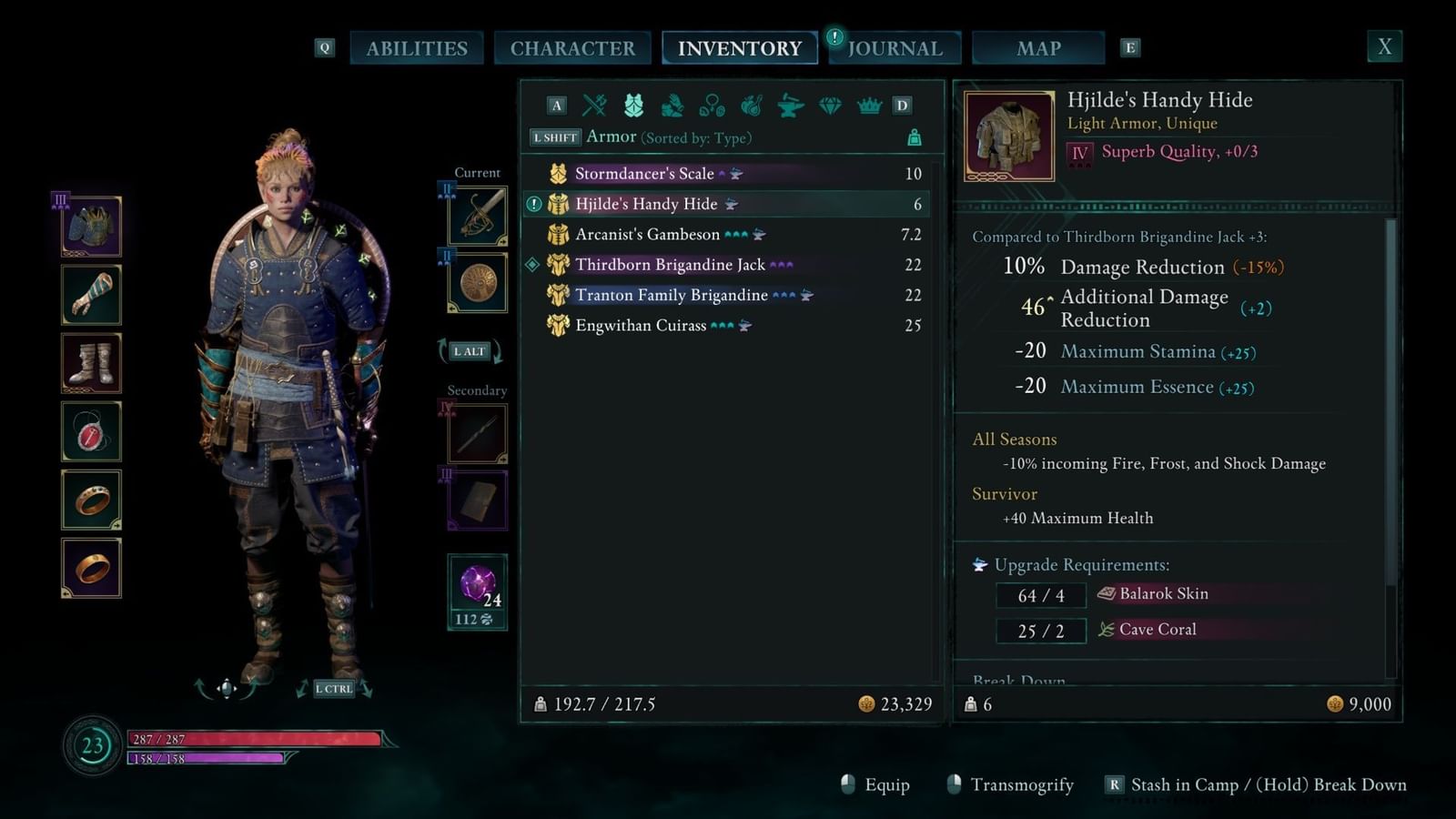Screen dimensions: 1456x819
Task: Click the equipped body armor slot
Action: 91,227
